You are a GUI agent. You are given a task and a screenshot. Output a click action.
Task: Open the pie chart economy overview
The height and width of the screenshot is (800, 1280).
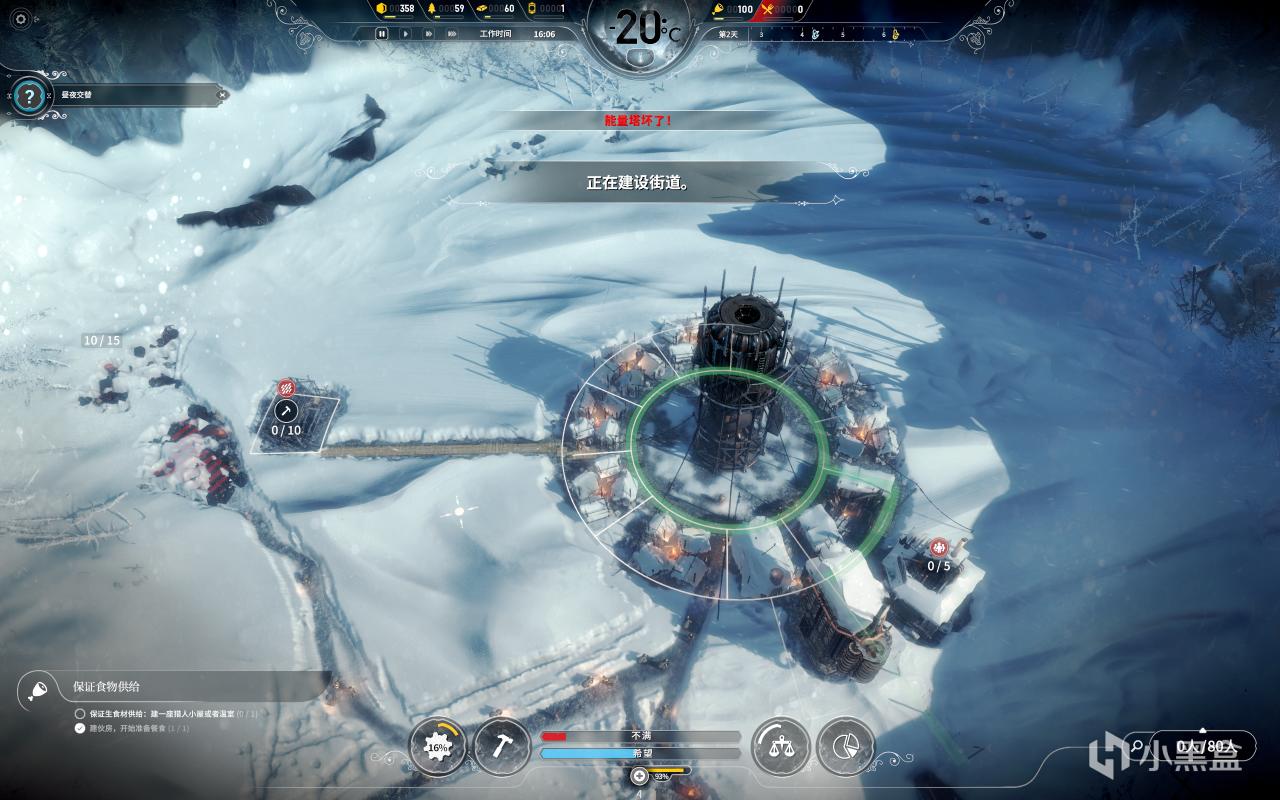point(845,746)
